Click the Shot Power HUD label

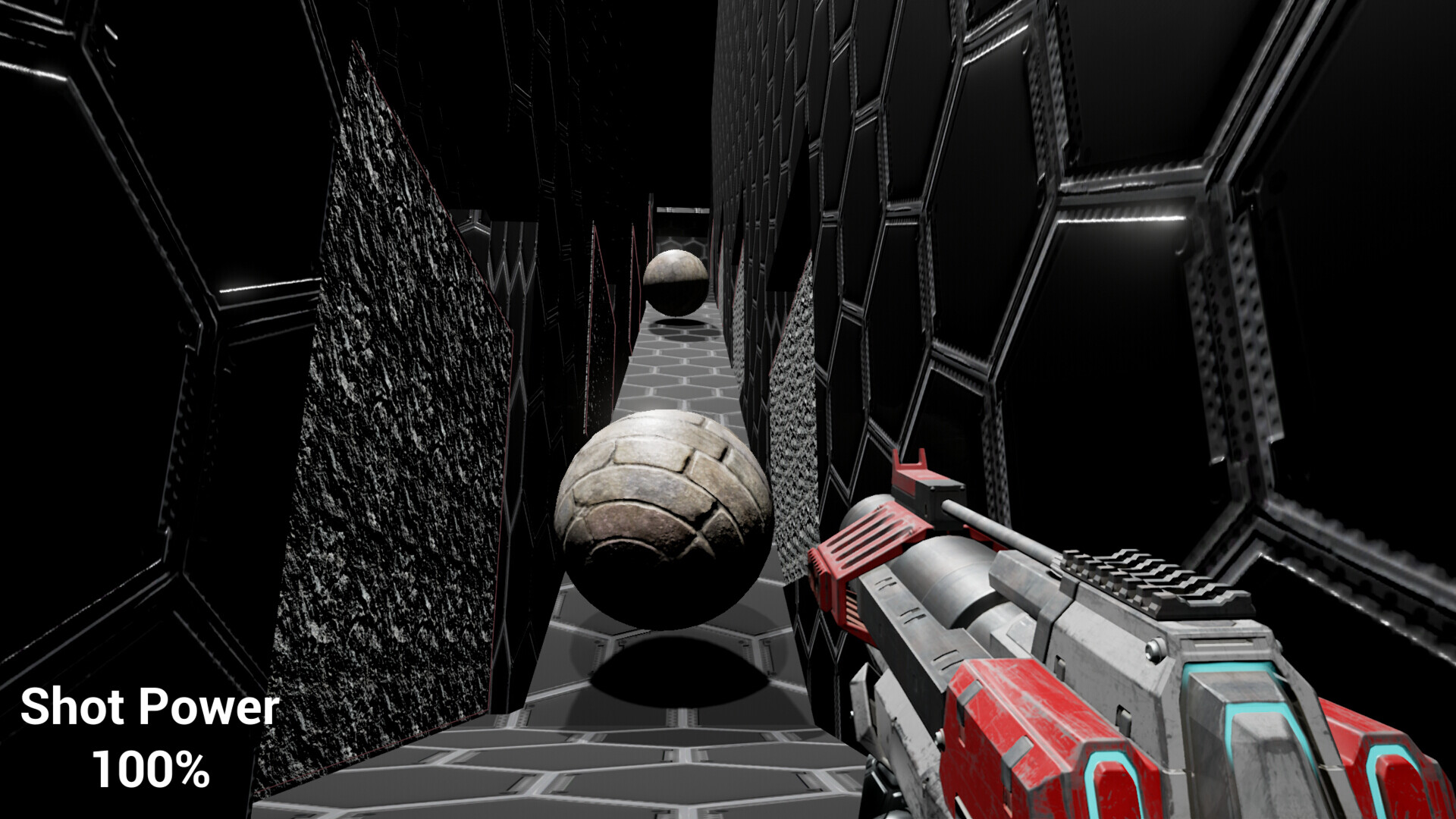149,706
